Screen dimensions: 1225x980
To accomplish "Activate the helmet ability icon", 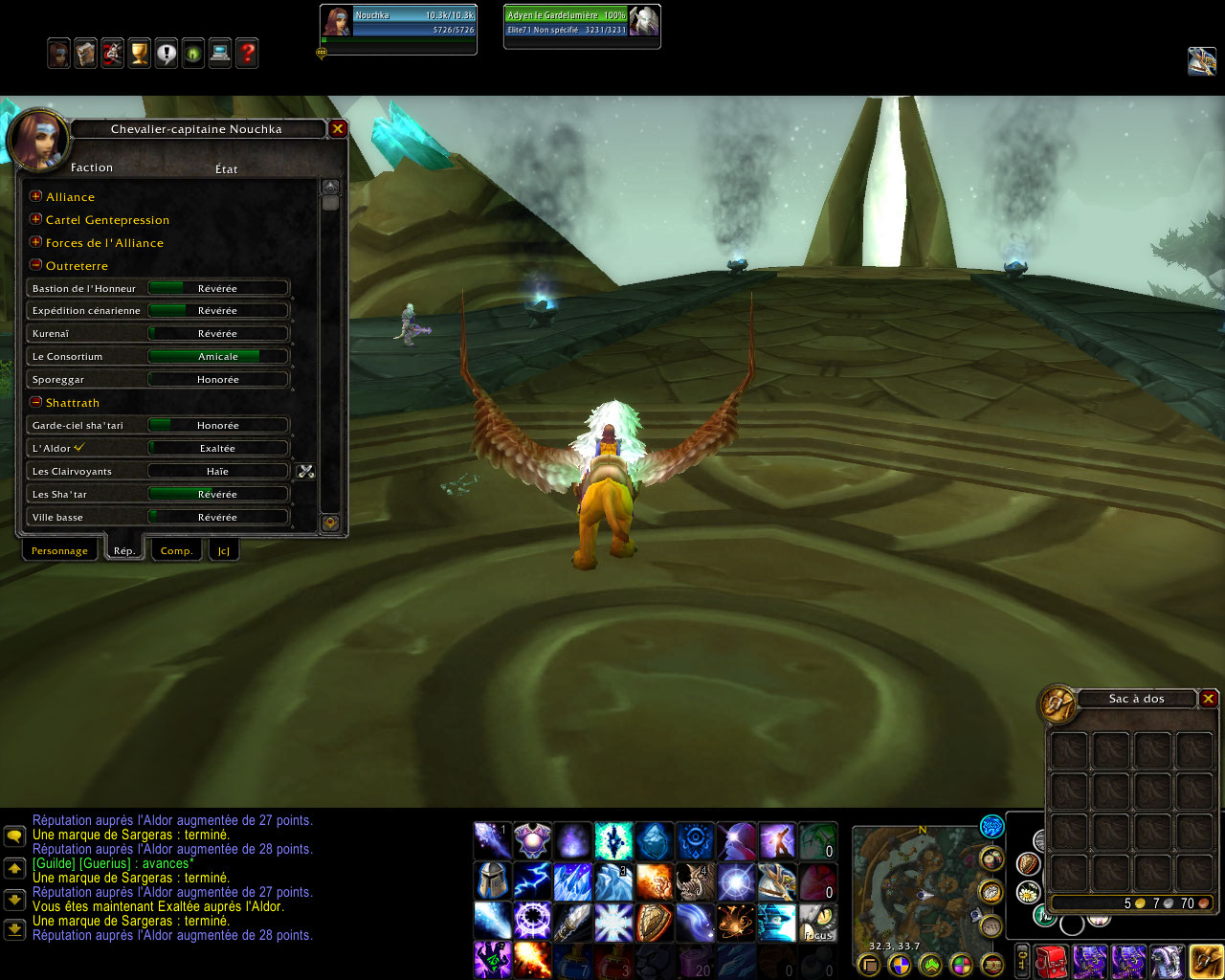I will 492,880.
